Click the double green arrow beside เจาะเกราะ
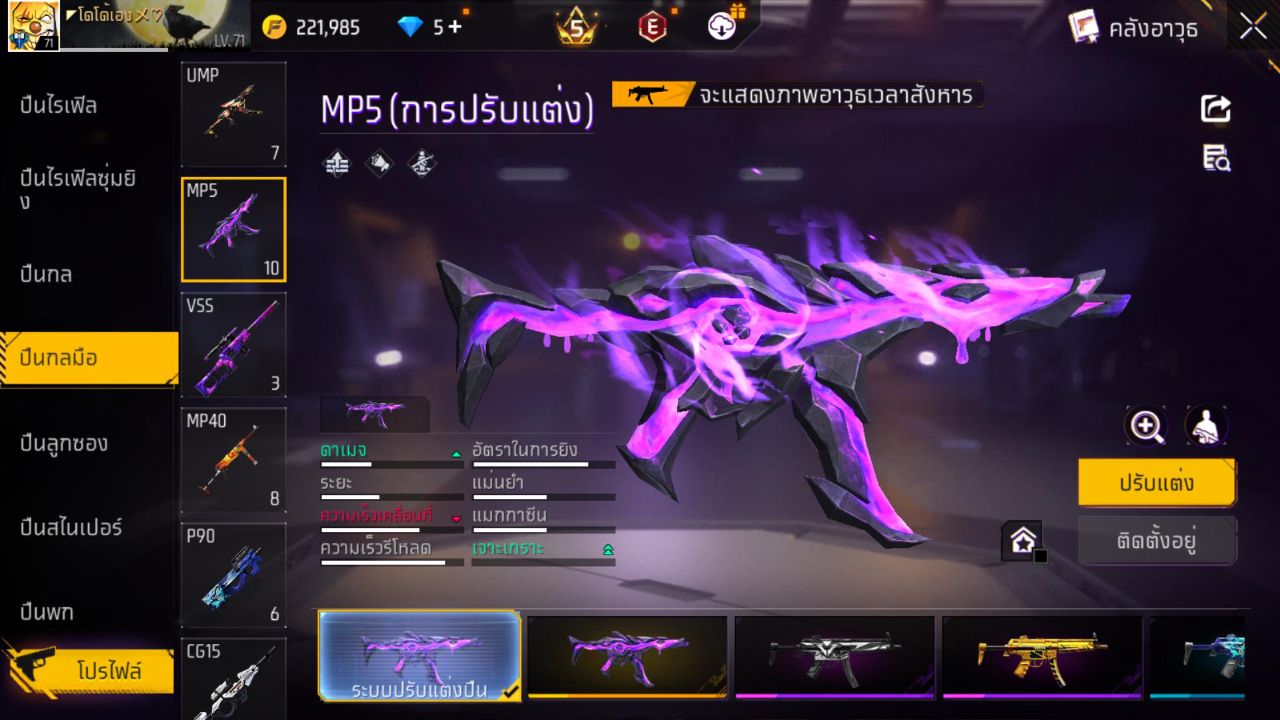1280x720 pixels. point(606,548)
